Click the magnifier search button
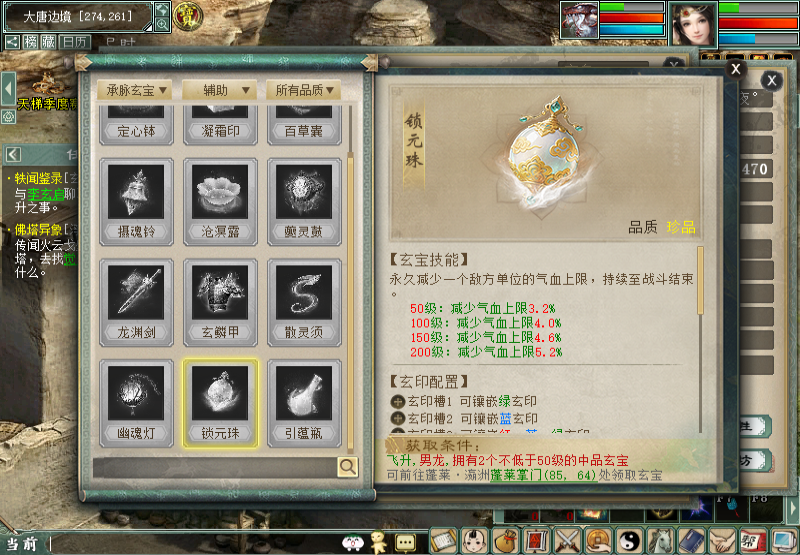 pyautogui.click(x=347, y=466)
